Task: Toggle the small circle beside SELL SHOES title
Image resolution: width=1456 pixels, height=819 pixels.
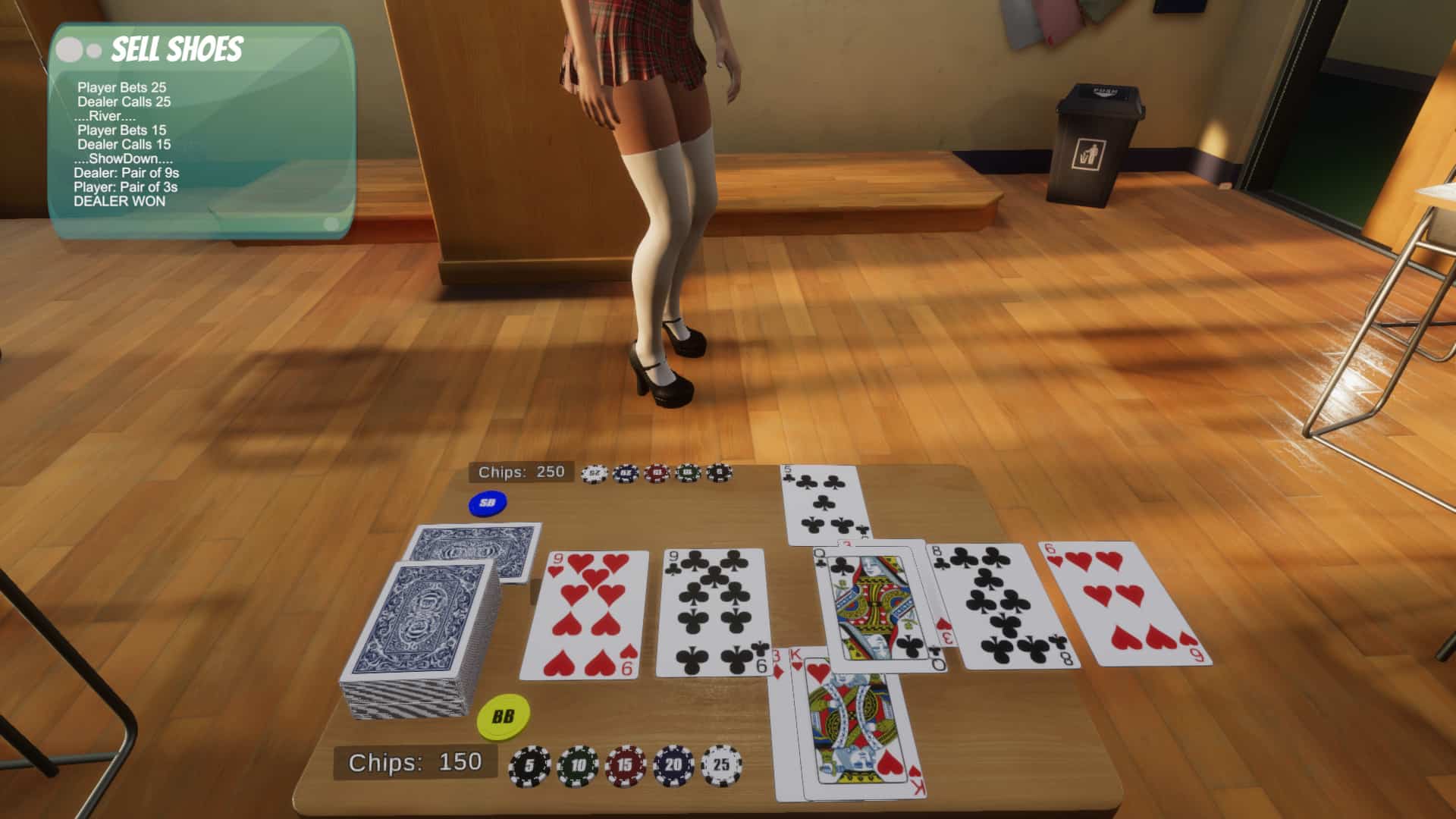Action: [x=93, y=51]
